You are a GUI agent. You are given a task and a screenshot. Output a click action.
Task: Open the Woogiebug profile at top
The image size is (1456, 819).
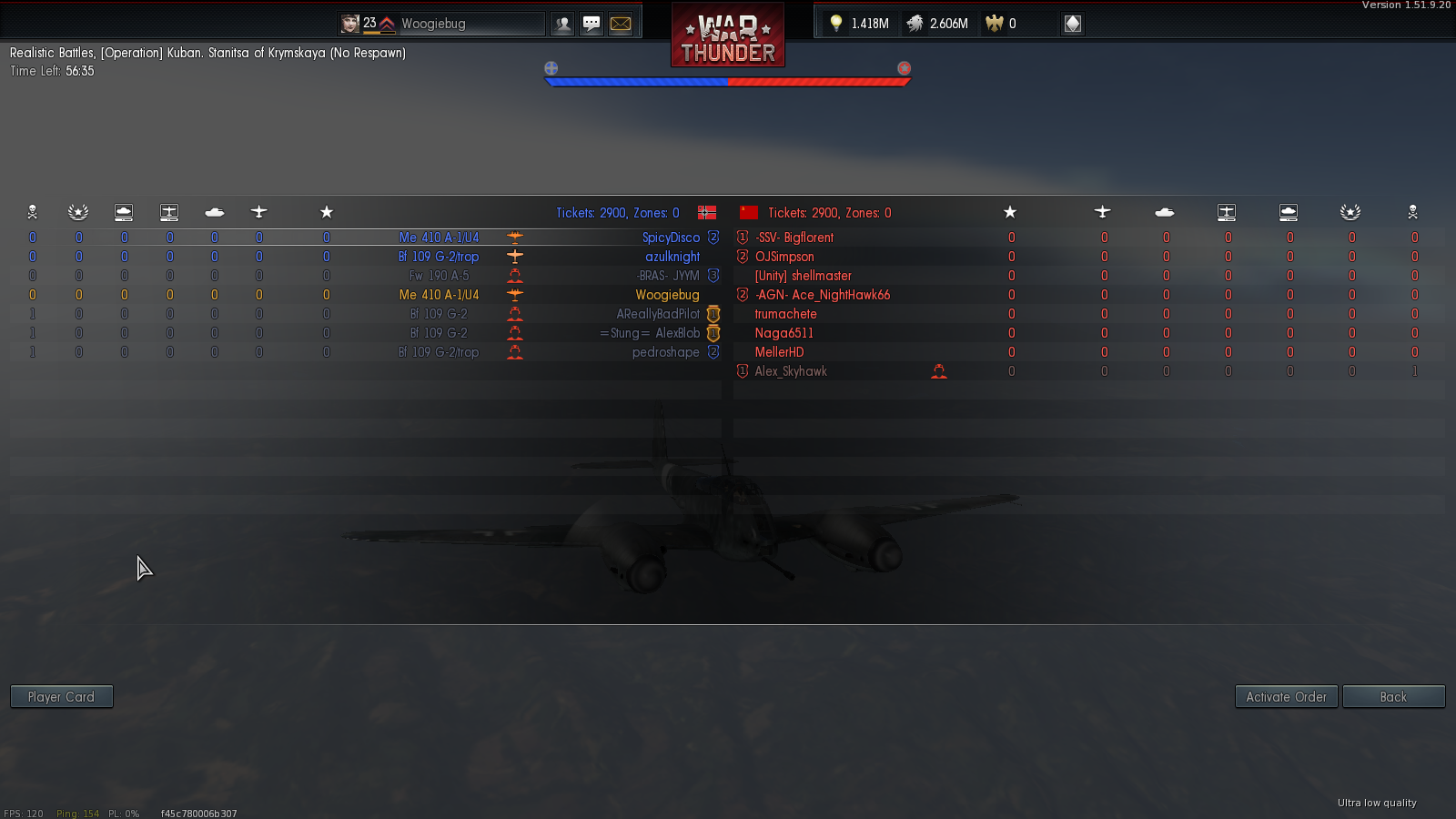pos(433,24)
